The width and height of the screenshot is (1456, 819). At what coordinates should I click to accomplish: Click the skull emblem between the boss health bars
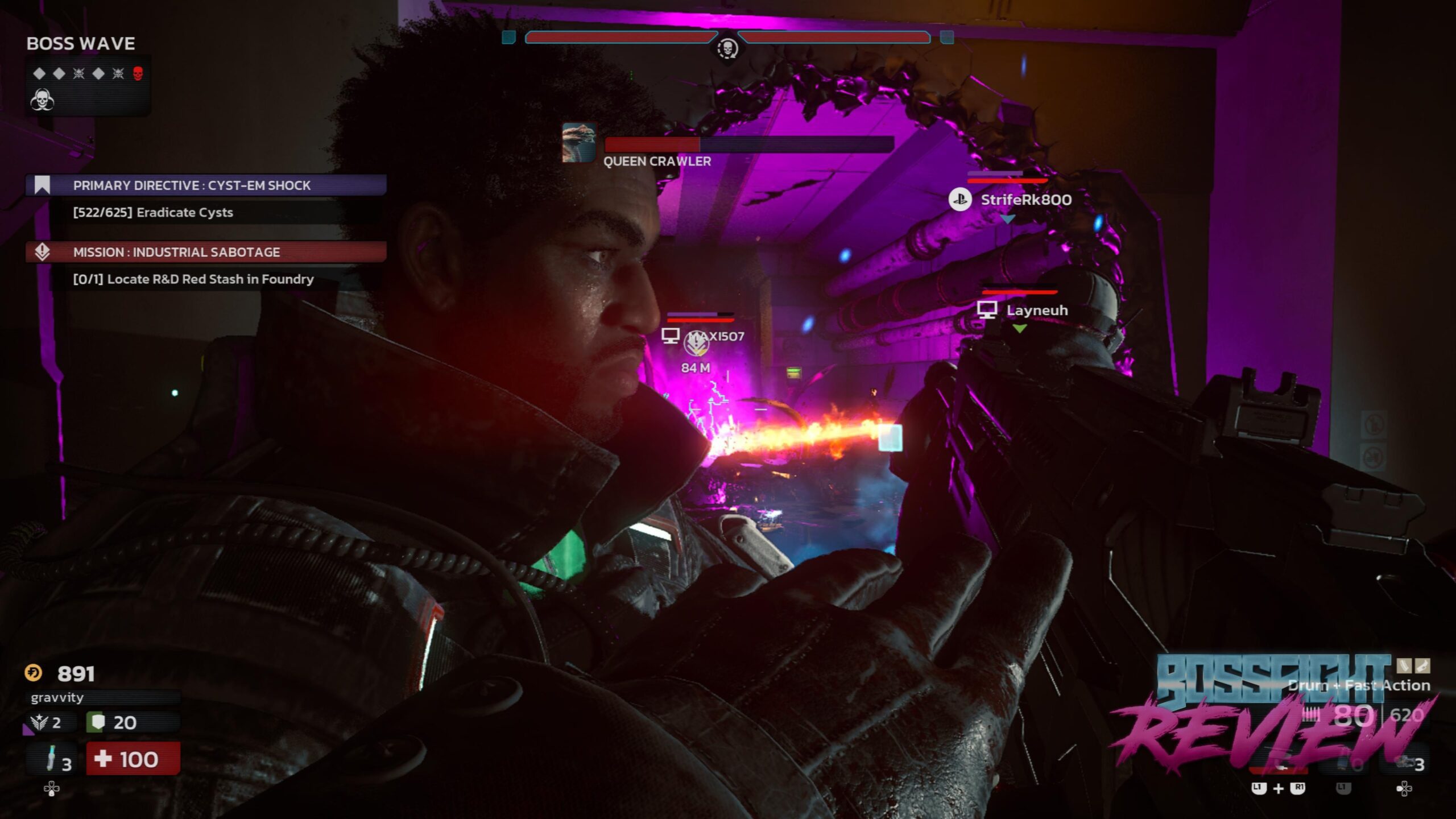click(x=727, y=49)
